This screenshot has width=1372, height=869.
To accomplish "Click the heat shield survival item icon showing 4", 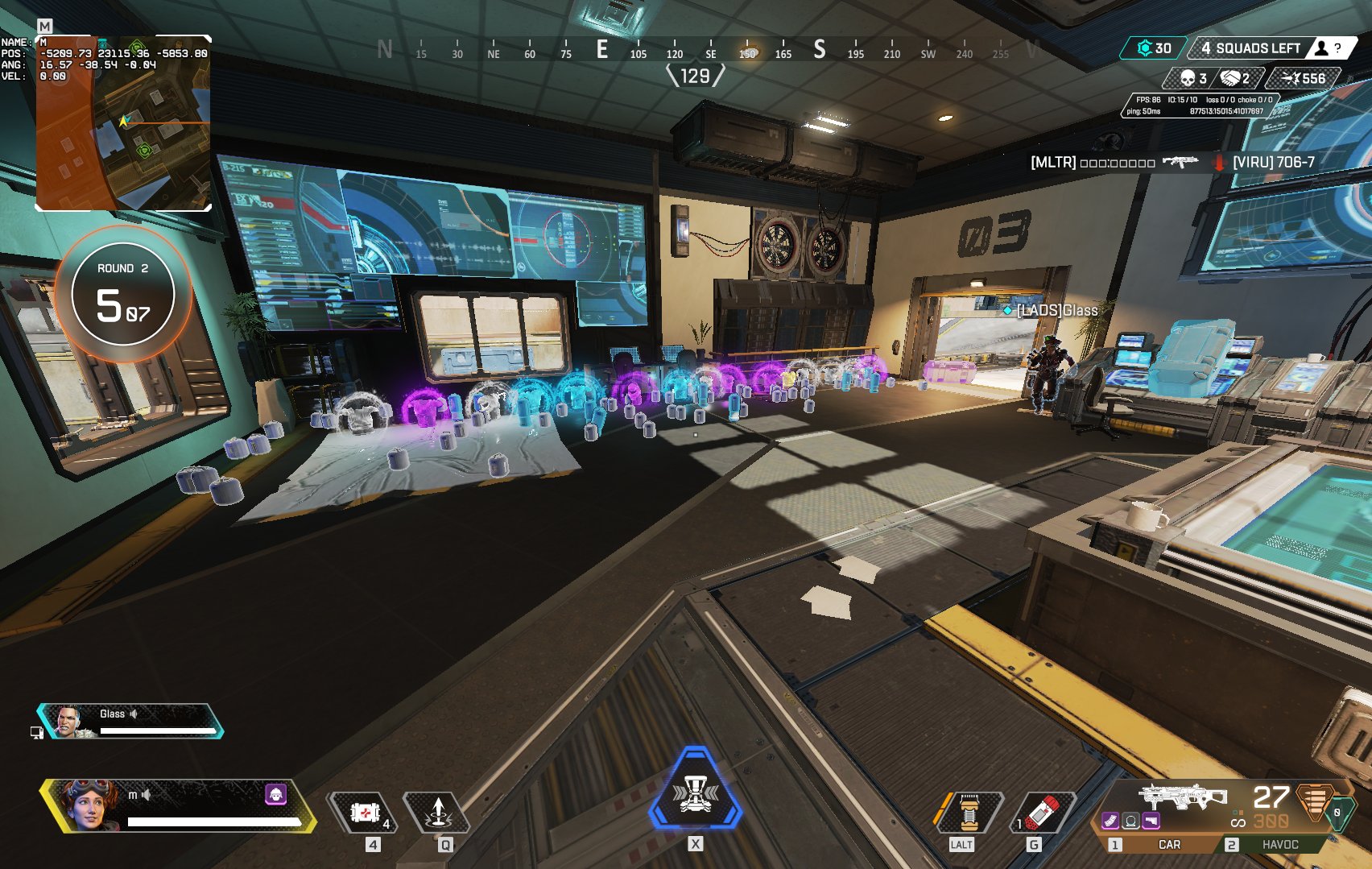I will point(364,811).
